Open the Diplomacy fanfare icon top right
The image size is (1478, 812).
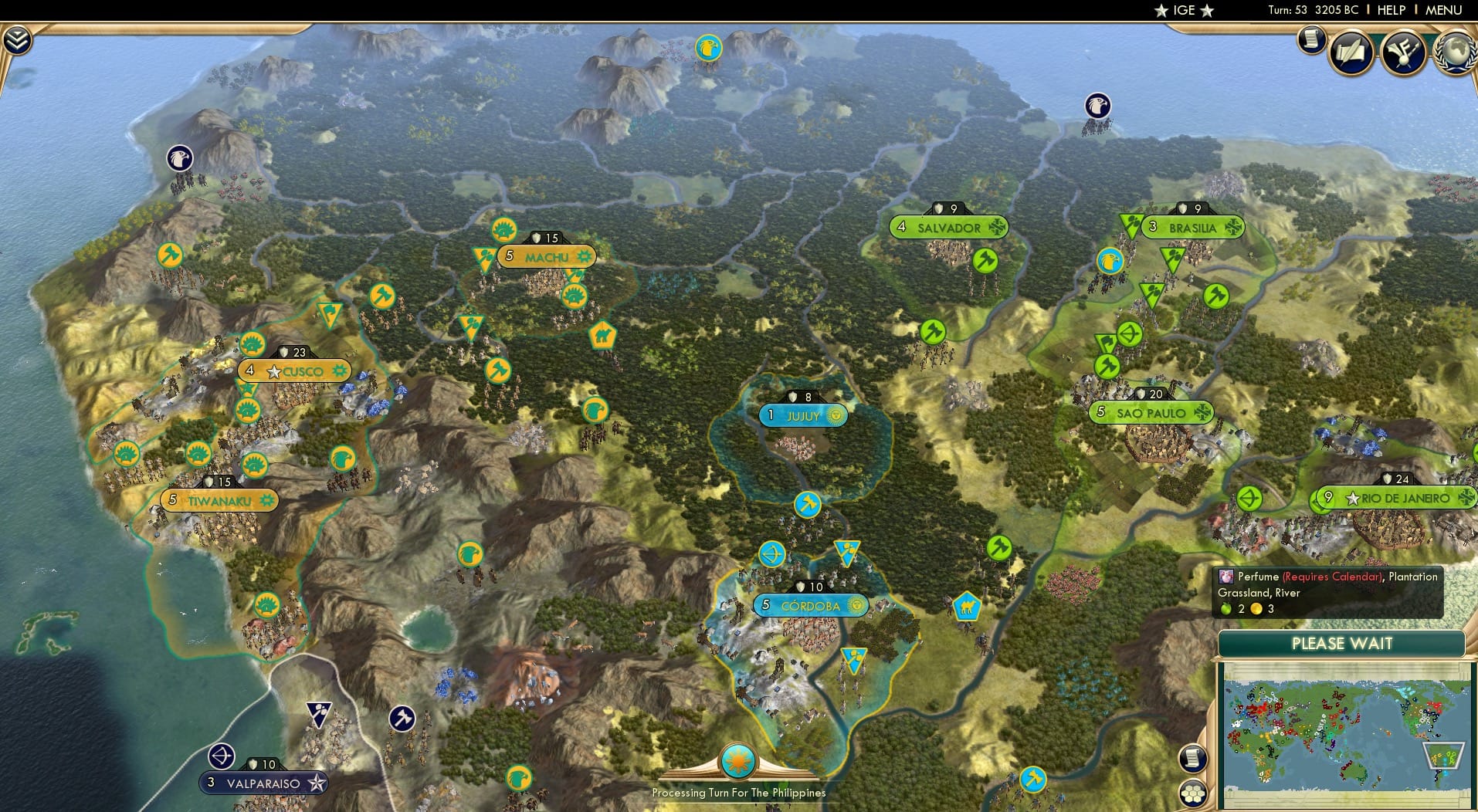pos(1405,52)
